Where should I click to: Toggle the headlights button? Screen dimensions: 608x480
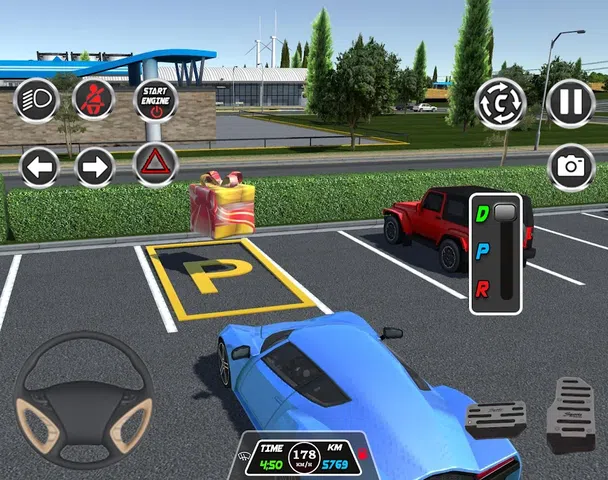click(34, 100)
